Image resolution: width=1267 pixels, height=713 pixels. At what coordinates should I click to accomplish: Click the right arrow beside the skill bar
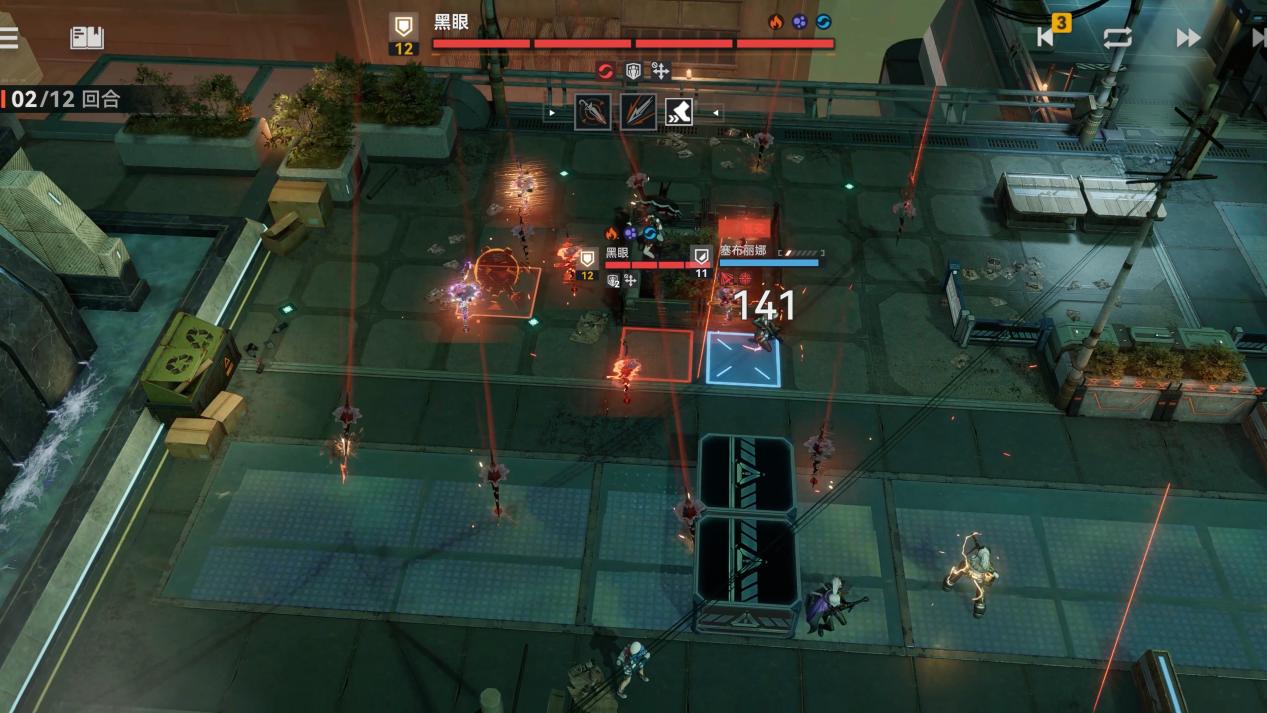pos(717,113)
